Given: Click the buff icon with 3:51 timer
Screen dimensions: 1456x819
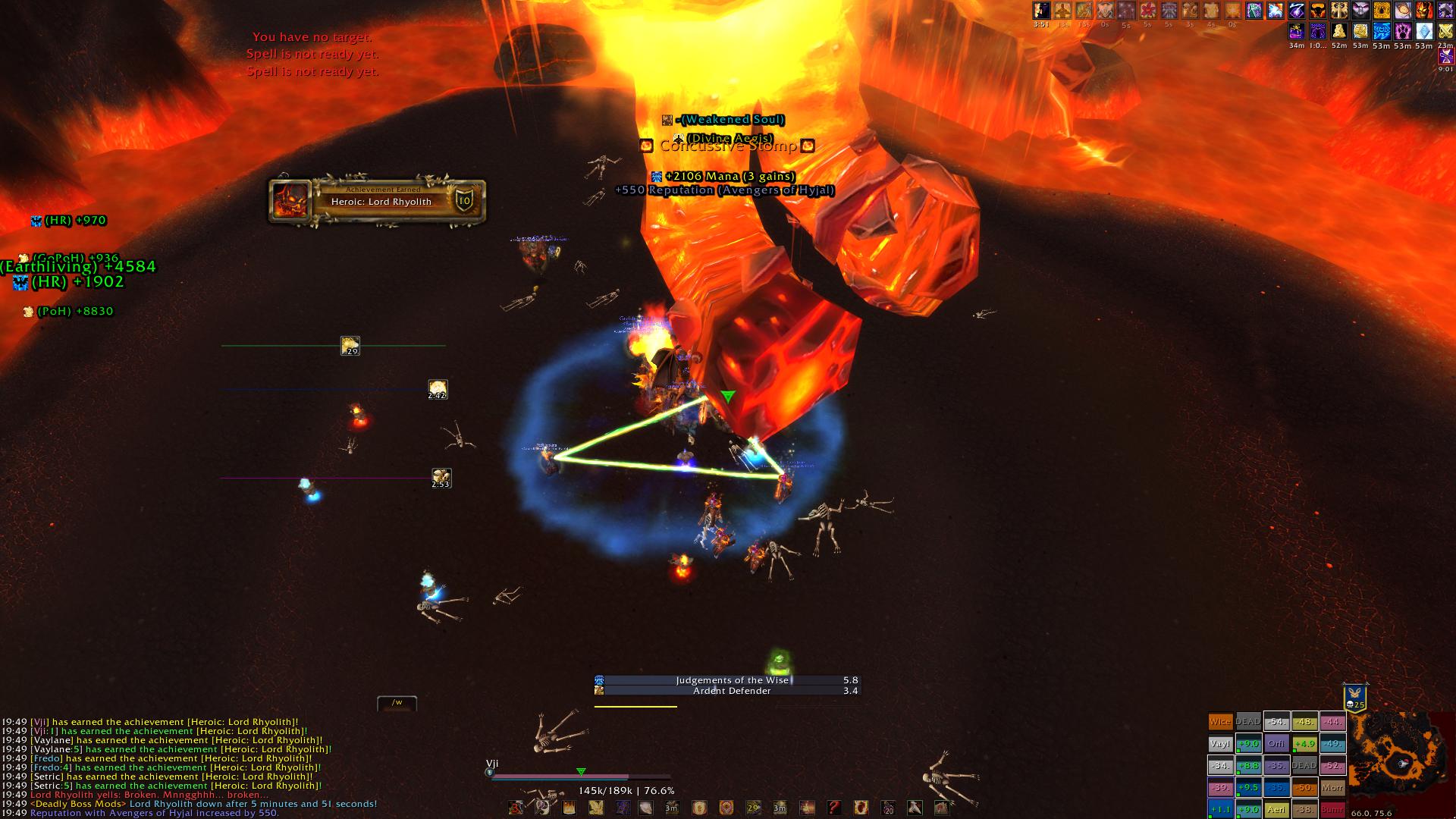Looking at the screenshot, I should point(1041,11).
